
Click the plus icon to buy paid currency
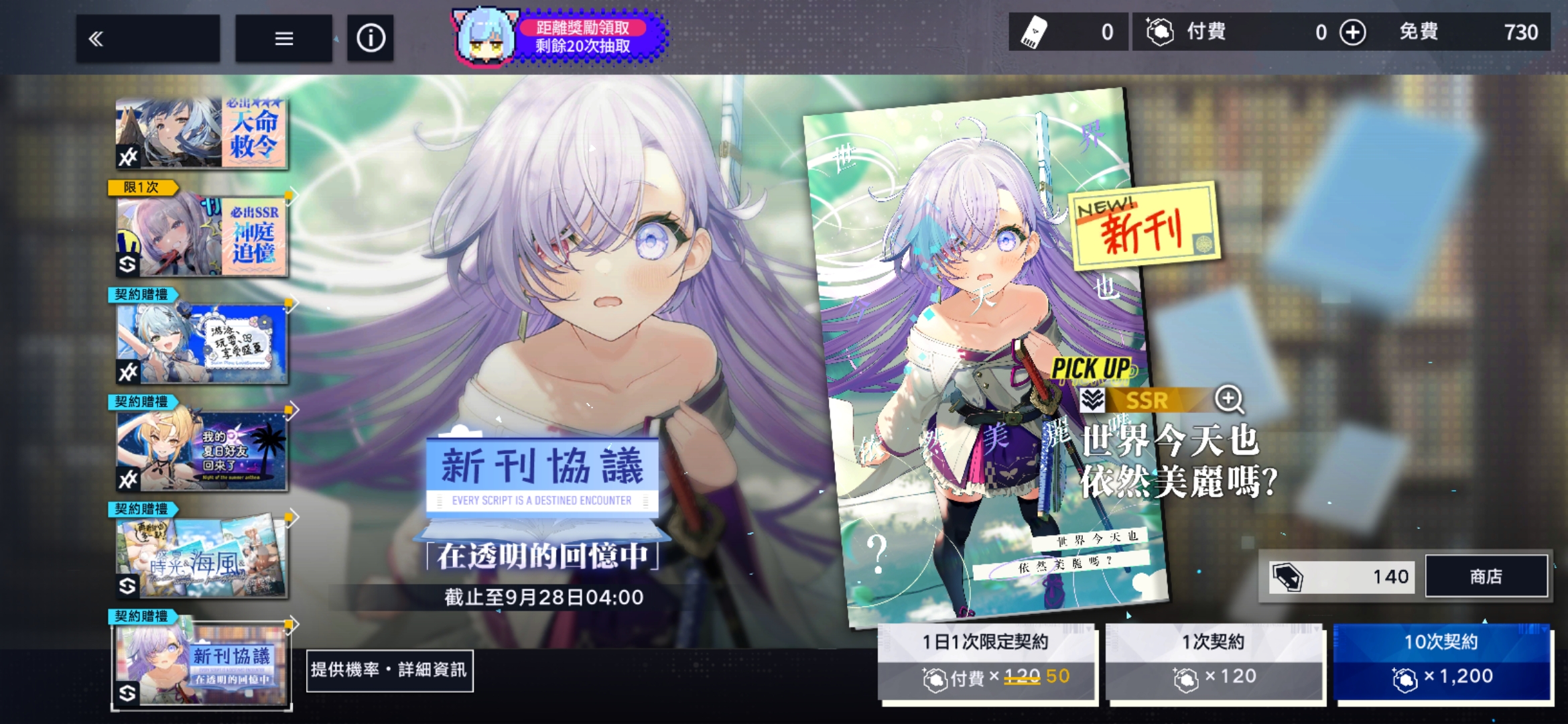(1352, 32)
